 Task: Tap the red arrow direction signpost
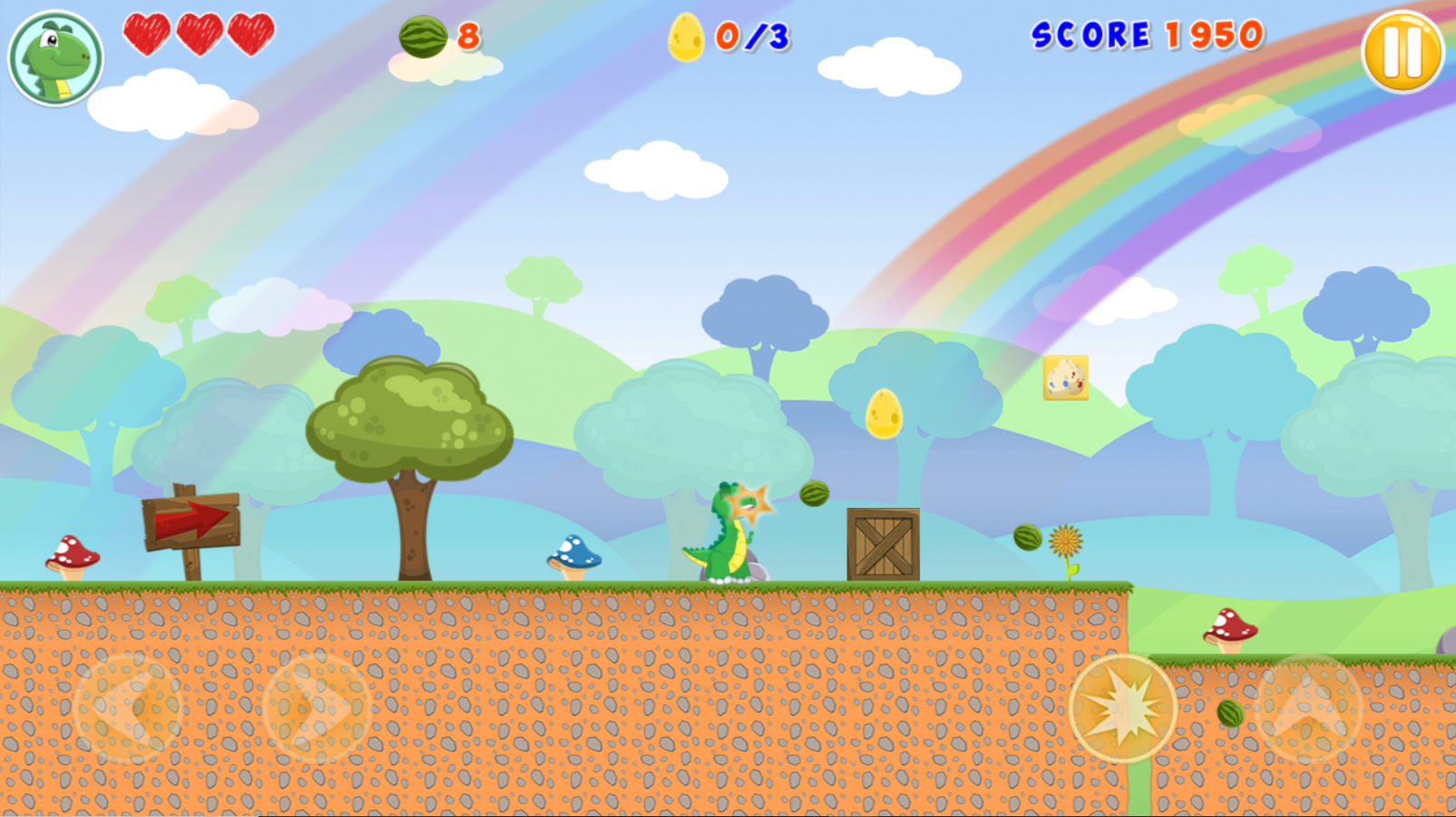point(191,517)
